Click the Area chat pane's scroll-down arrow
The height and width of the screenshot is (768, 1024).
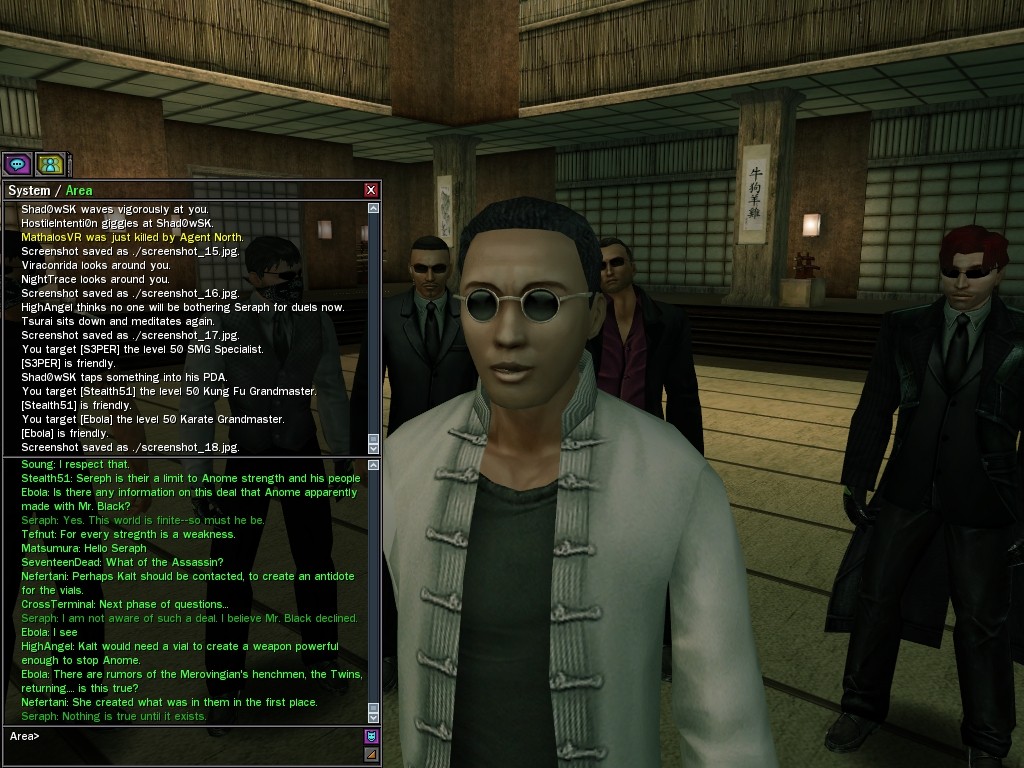pos(374,717)
